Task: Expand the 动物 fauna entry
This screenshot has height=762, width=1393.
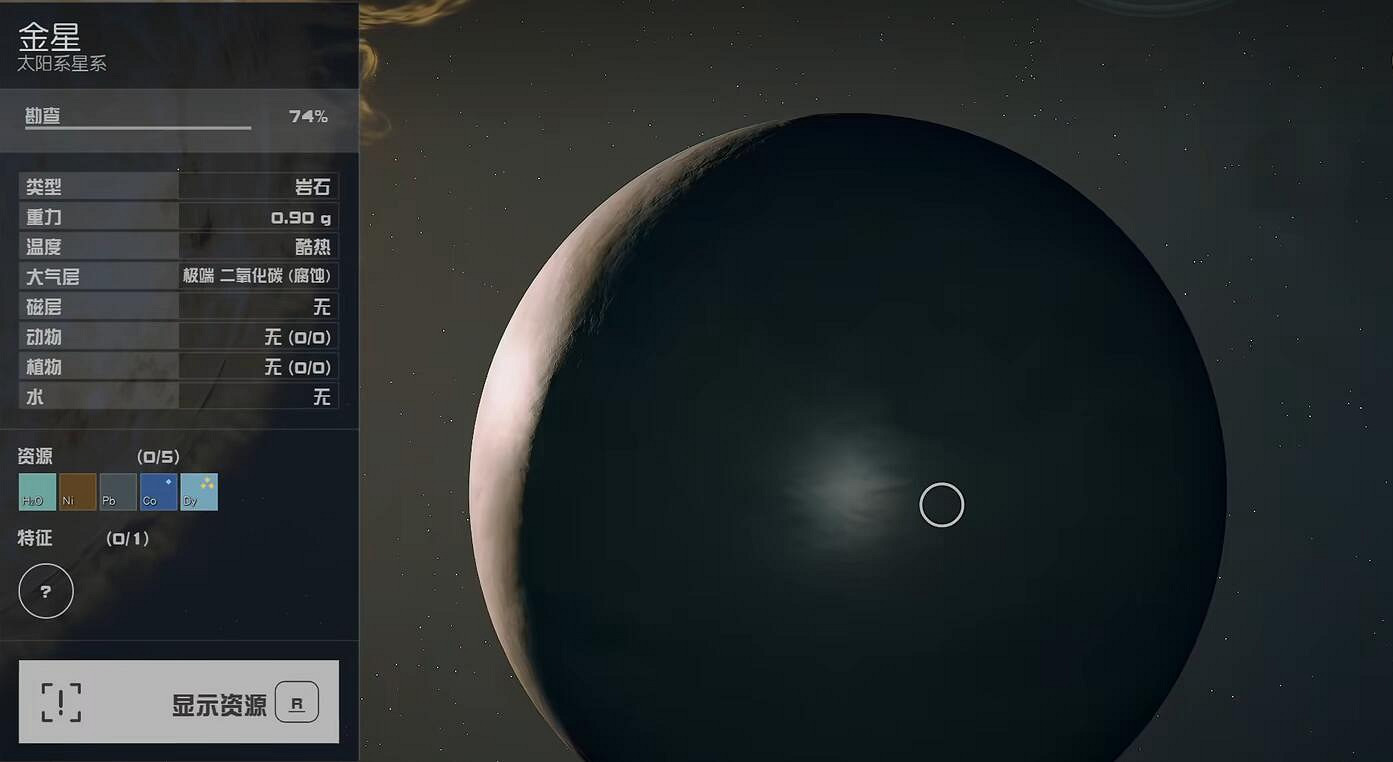Action: click(178, 336)
